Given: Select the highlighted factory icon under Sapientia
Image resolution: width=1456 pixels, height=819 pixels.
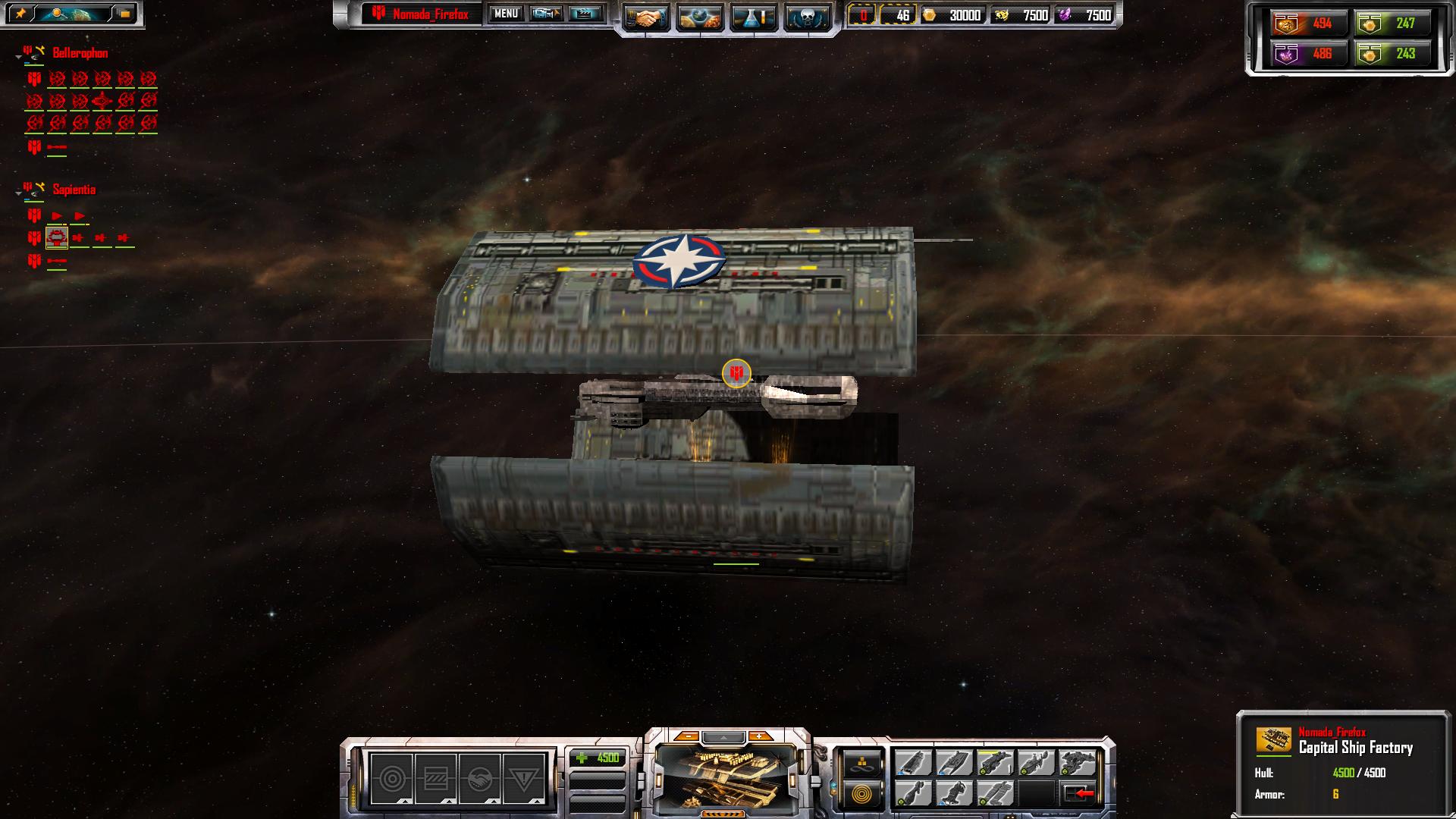Looking at the screenshot, I should pos(57,238).
